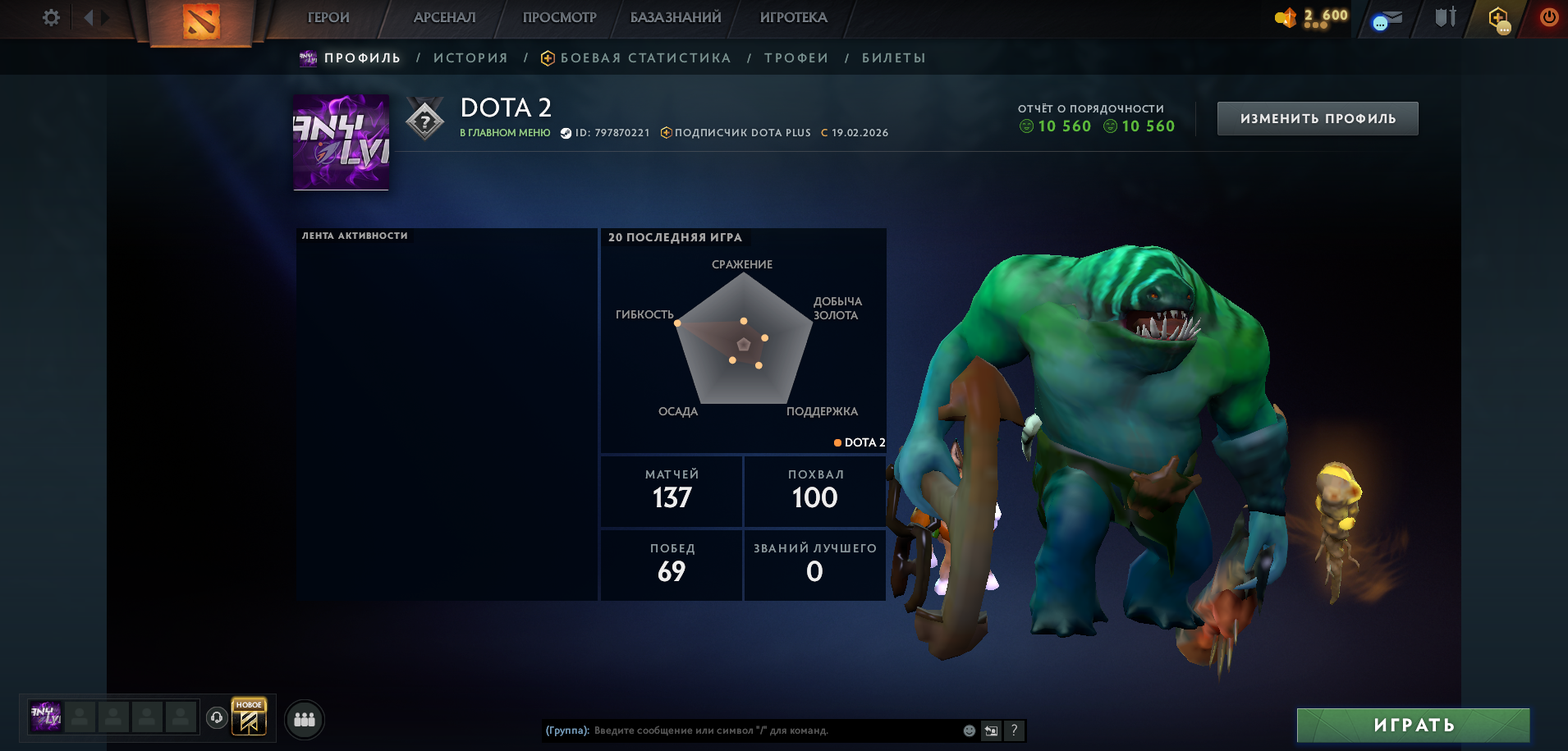The height and width of the screenshot is (751, 1568).
Task: Click the ИЗМЕНИТЬ ПРОФИЛЬ button
Action: (1317, 117)
